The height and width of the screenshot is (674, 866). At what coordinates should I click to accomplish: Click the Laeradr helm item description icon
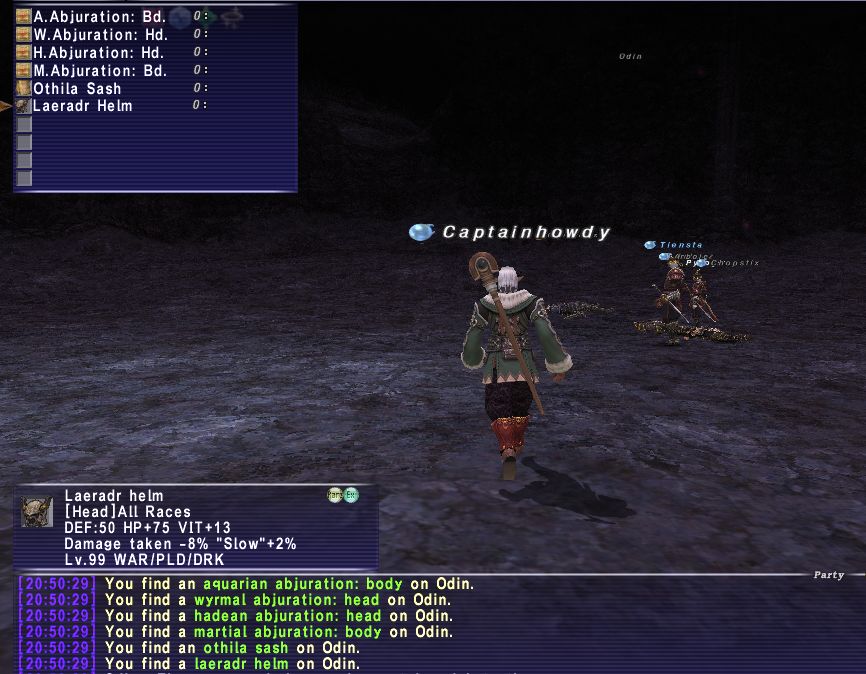click(37, 512)
